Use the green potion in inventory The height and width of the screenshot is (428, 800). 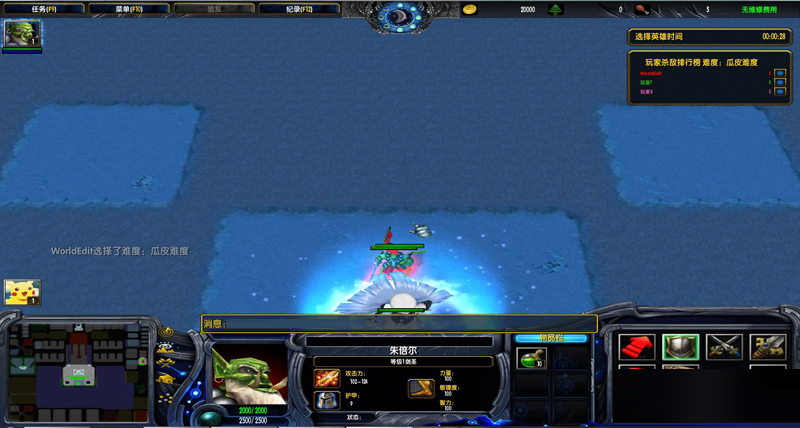click(x=530, y=357)
